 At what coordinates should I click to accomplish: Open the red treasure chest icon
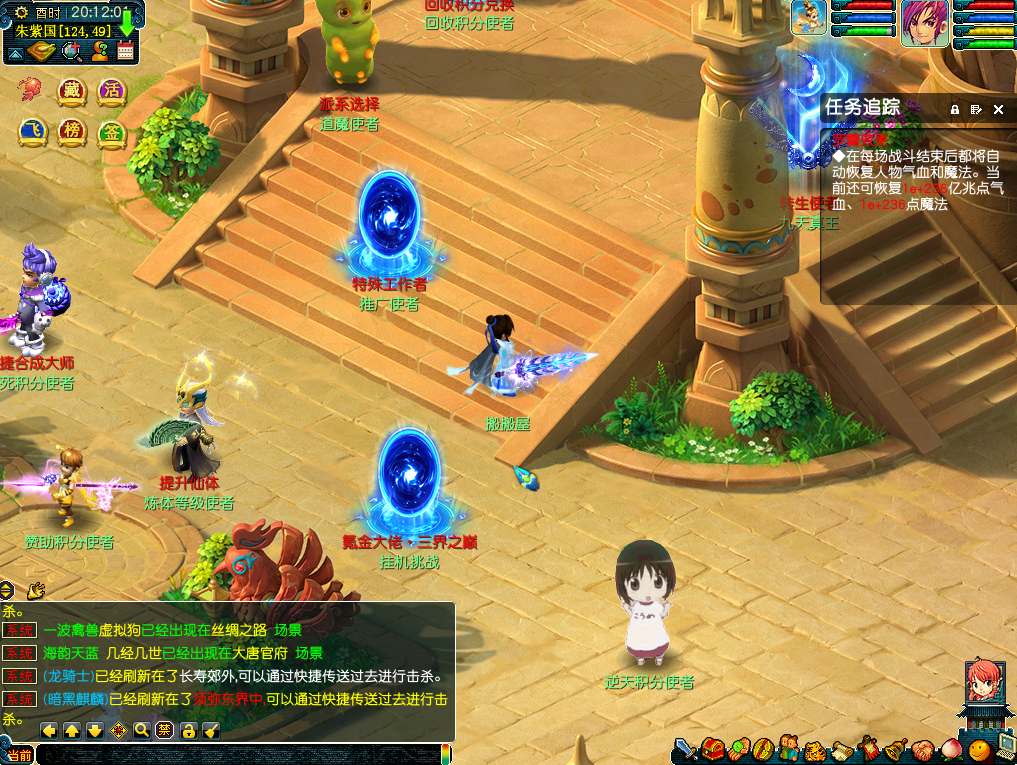711,747
